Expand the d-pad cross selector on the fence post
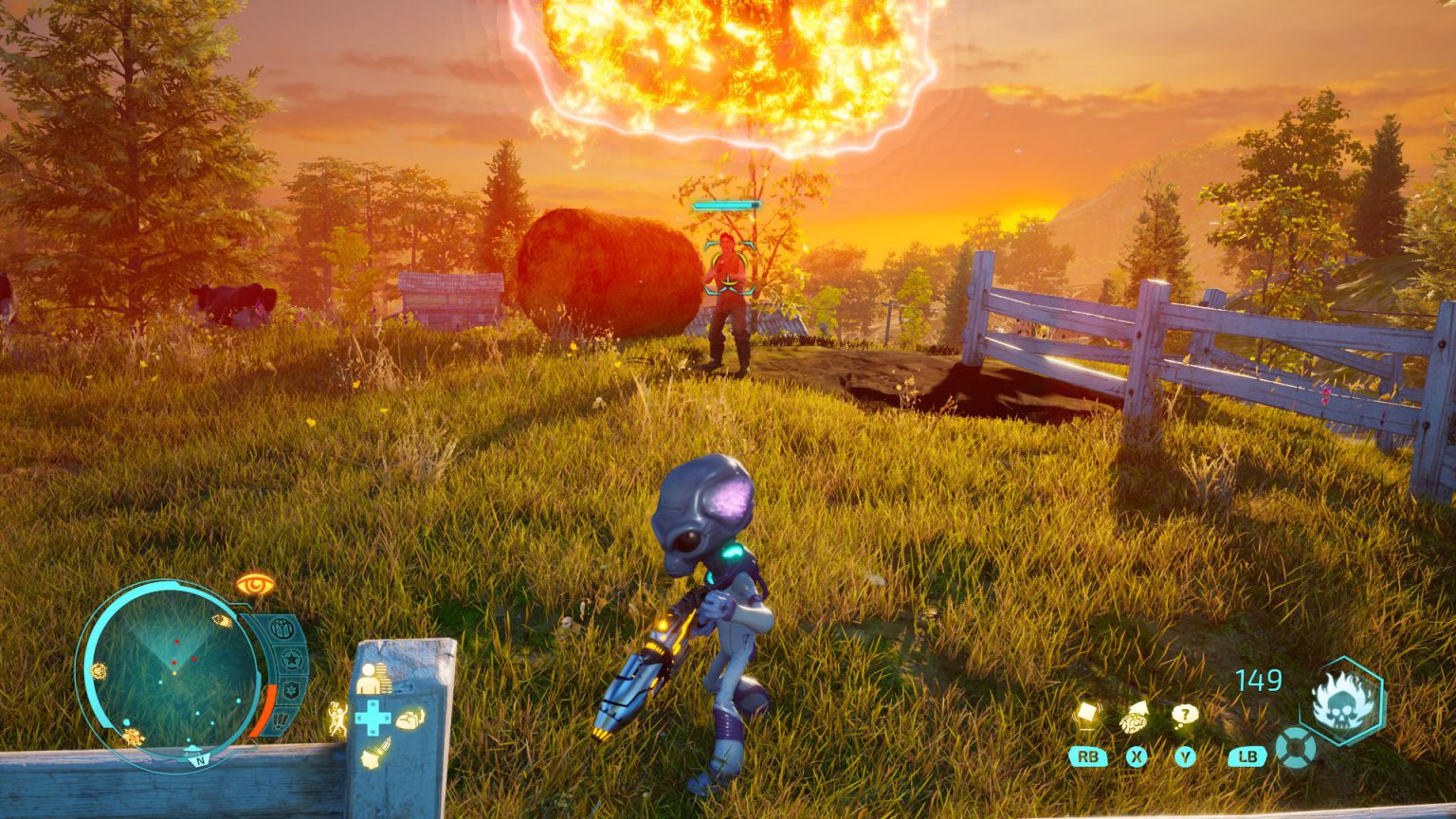This screenshot has height=819, width=1456. [373, 717]
